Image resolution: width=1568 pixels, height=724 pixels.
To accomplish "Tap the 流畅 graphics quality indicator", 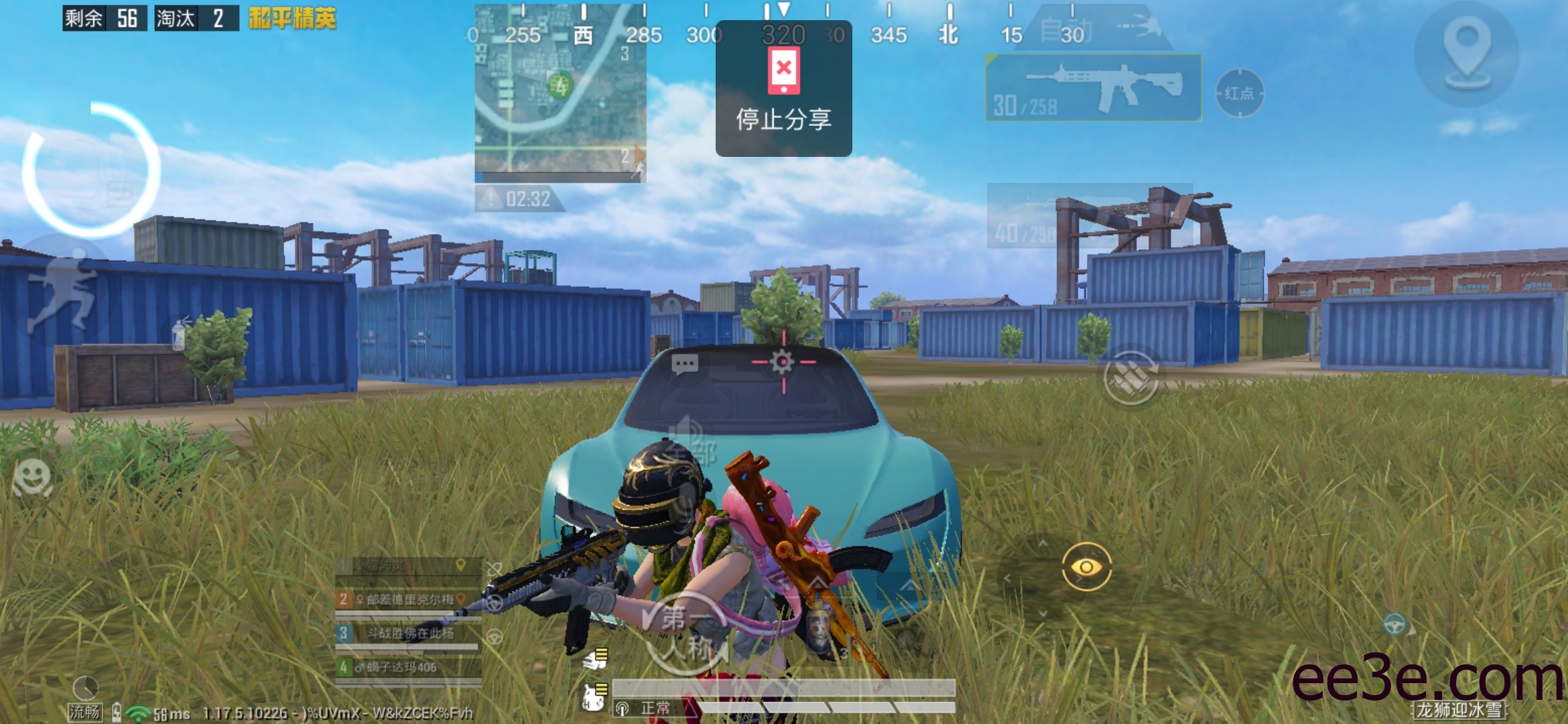I will click(85, 711).
